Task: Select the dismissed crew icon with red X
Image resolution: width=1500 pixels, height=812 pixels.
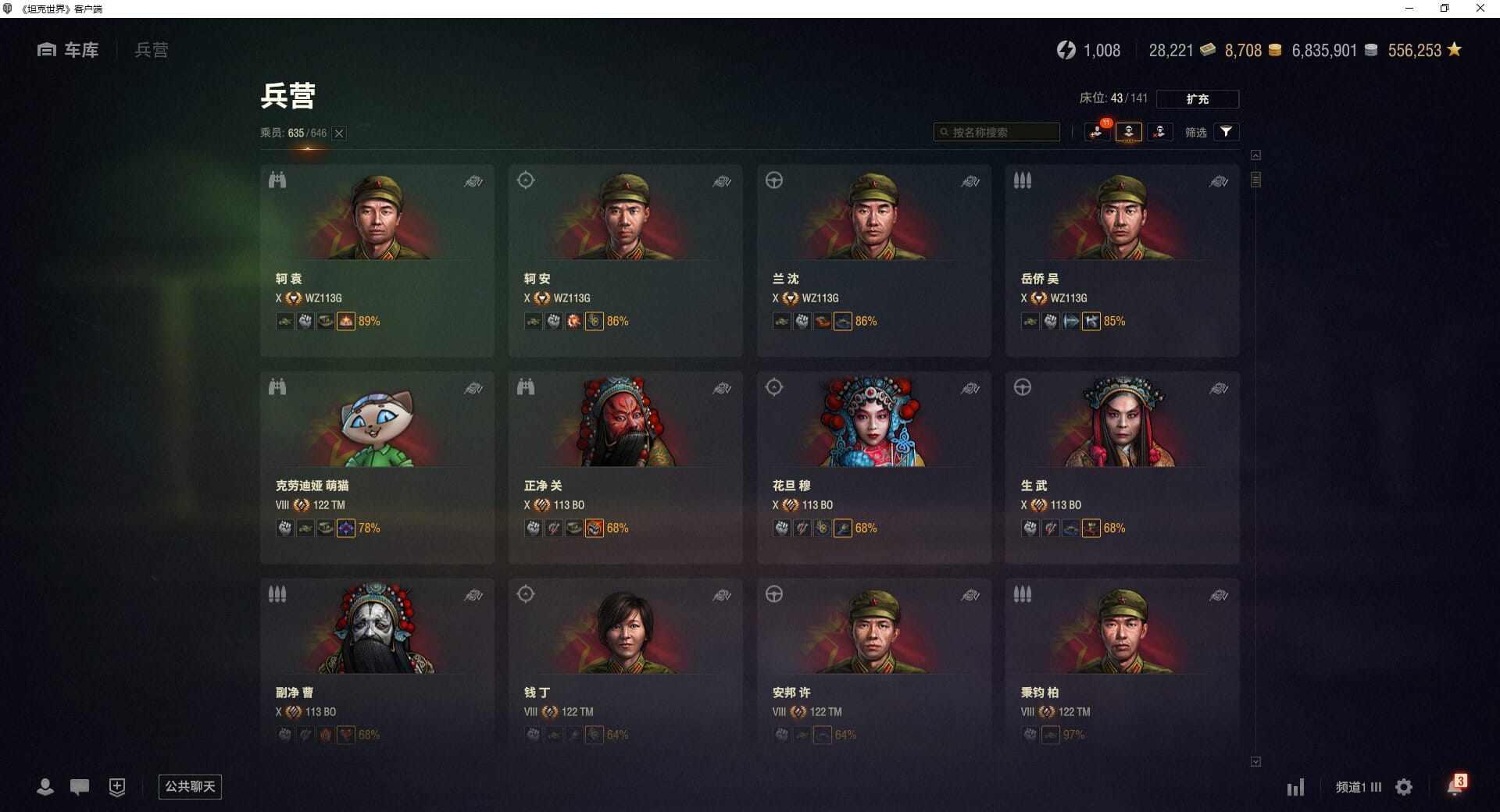Action: tap(1159, 132)
